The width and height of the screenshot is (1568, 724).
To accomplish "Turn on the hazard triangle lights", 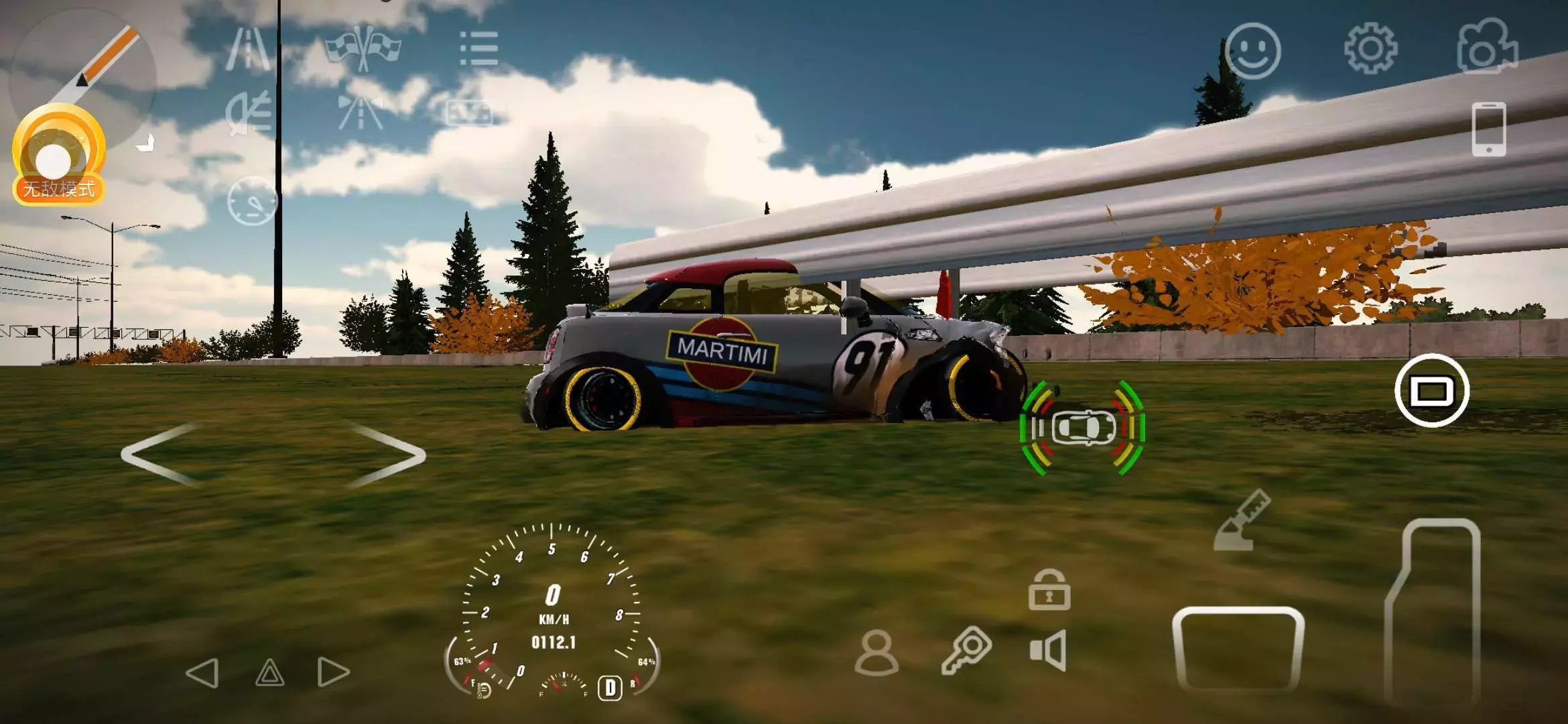I will tap(270, 672).
